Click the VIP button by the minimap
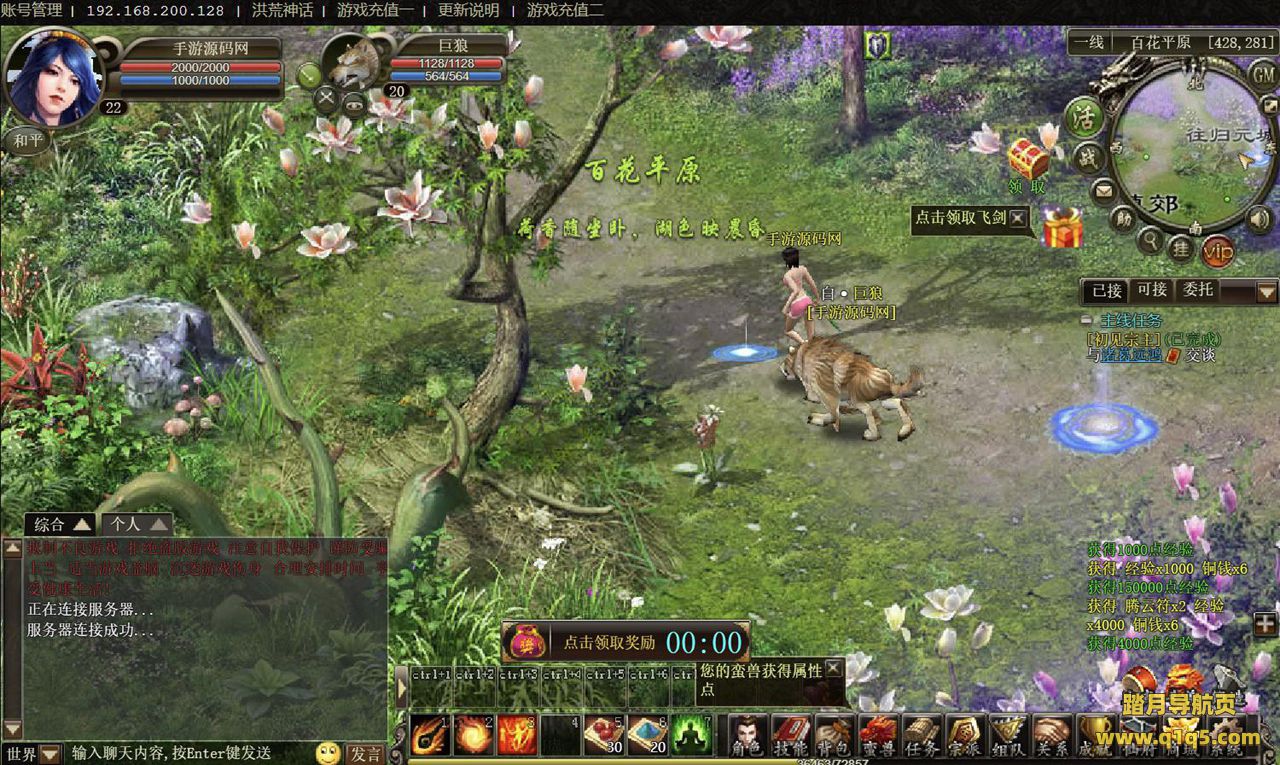The image size is (1280, 765). (1217, 250)
